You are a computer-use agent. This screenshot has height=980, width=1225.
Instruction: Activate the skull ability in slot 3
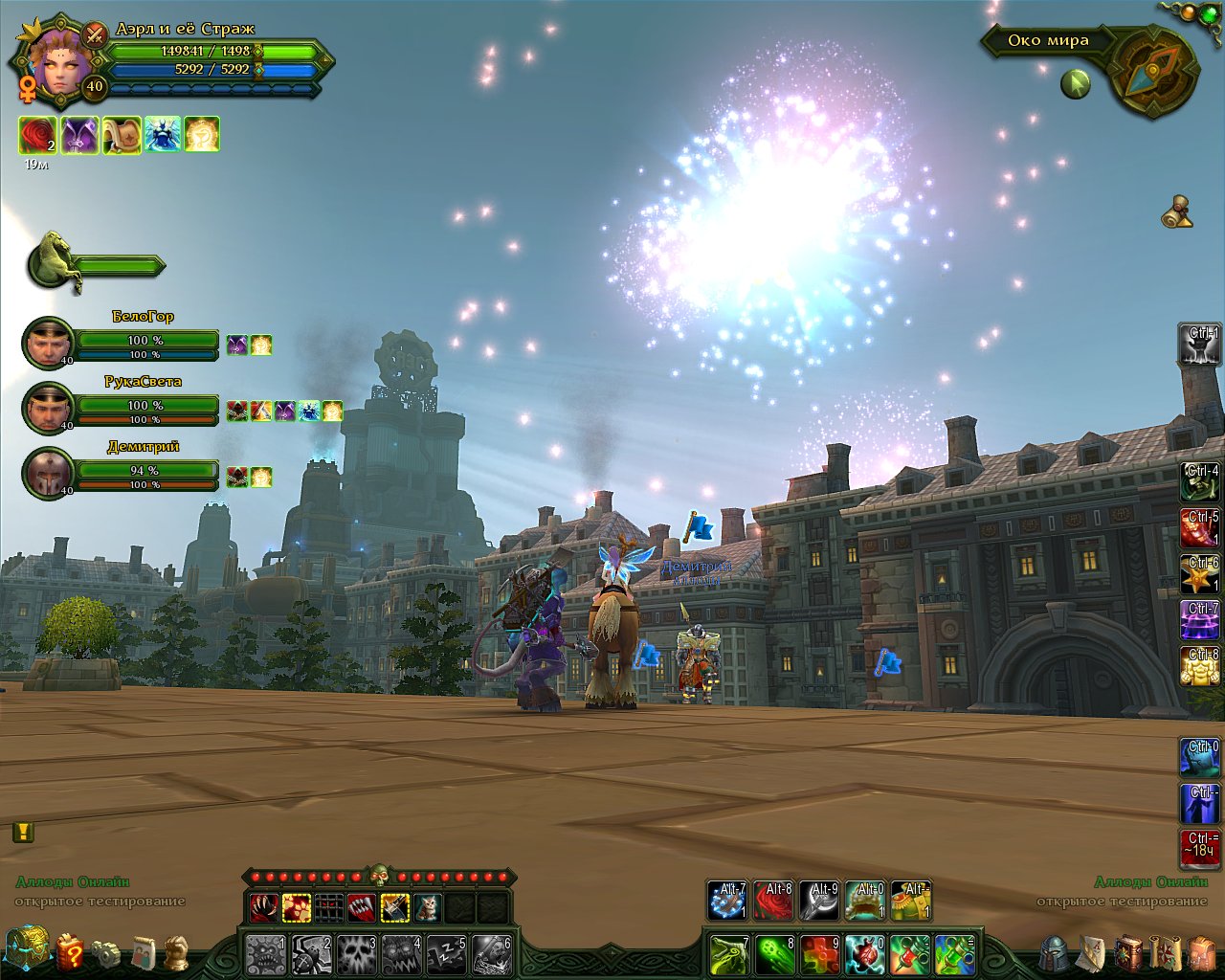pos(356,954)
